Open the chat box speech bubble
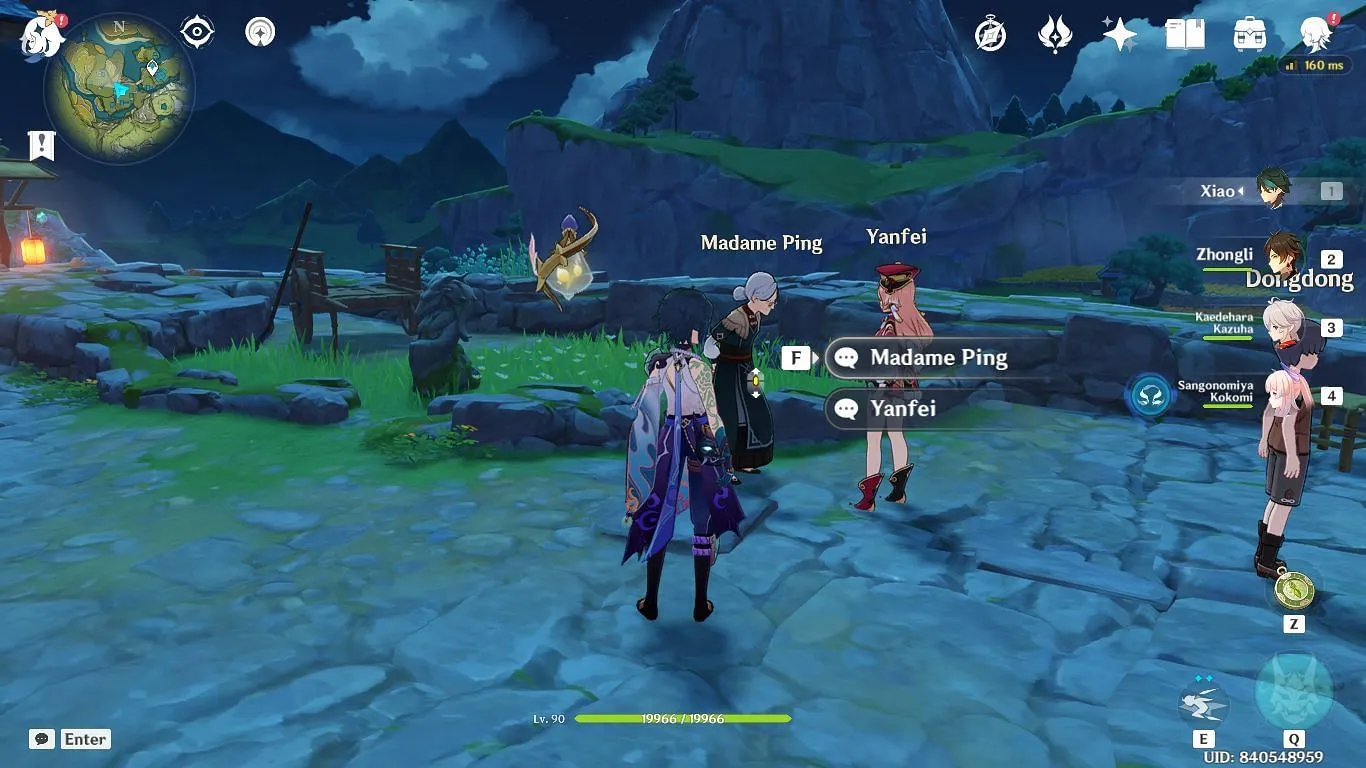Screen dimensions: 1366x768 41,739
